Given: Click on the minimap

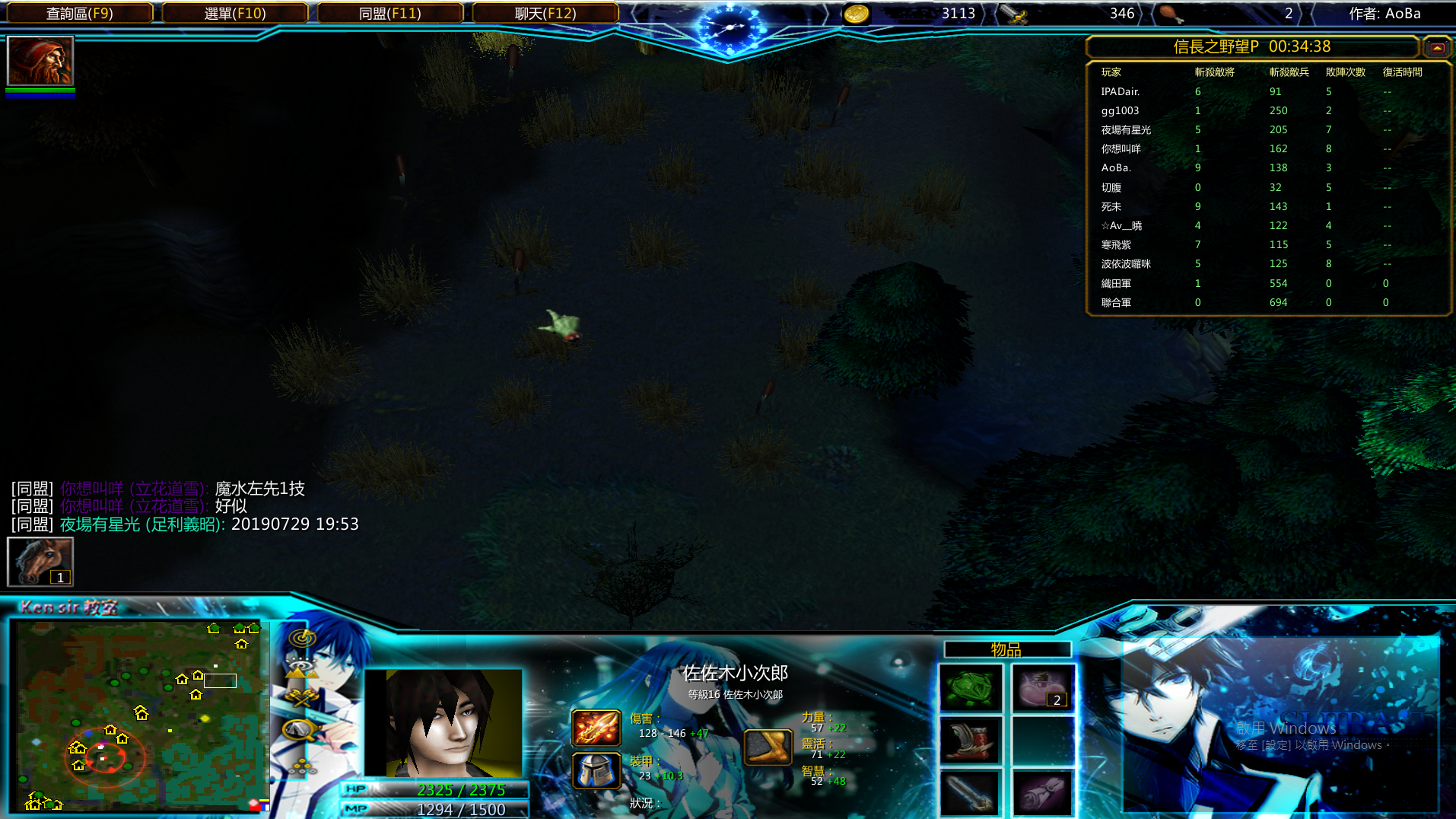Looking at the screenshot, I should tap(141, 715).
